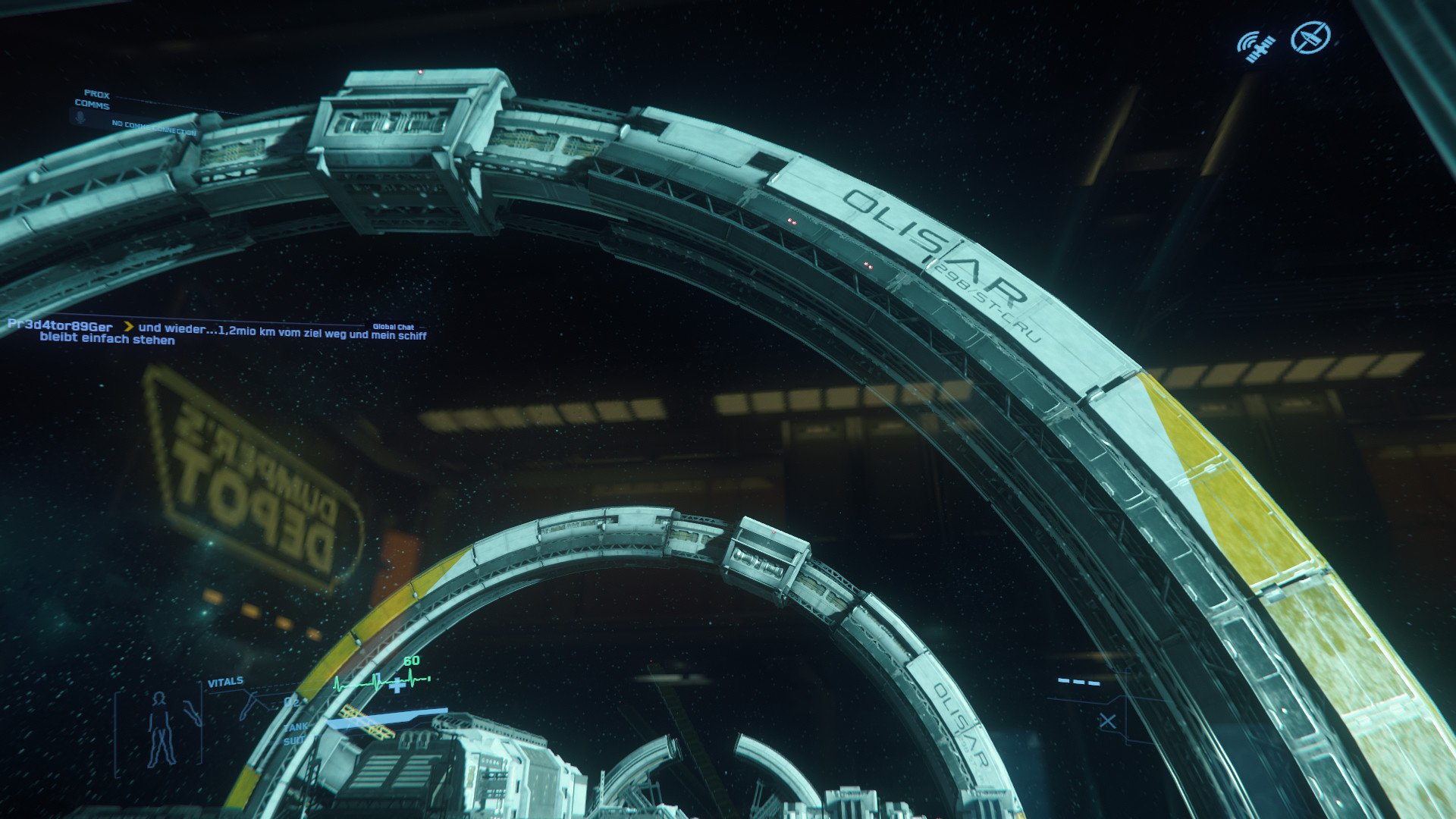
Task: Open the Global Chat message from Pr3d4tor89Ger
Action: [x=216, y=333]
